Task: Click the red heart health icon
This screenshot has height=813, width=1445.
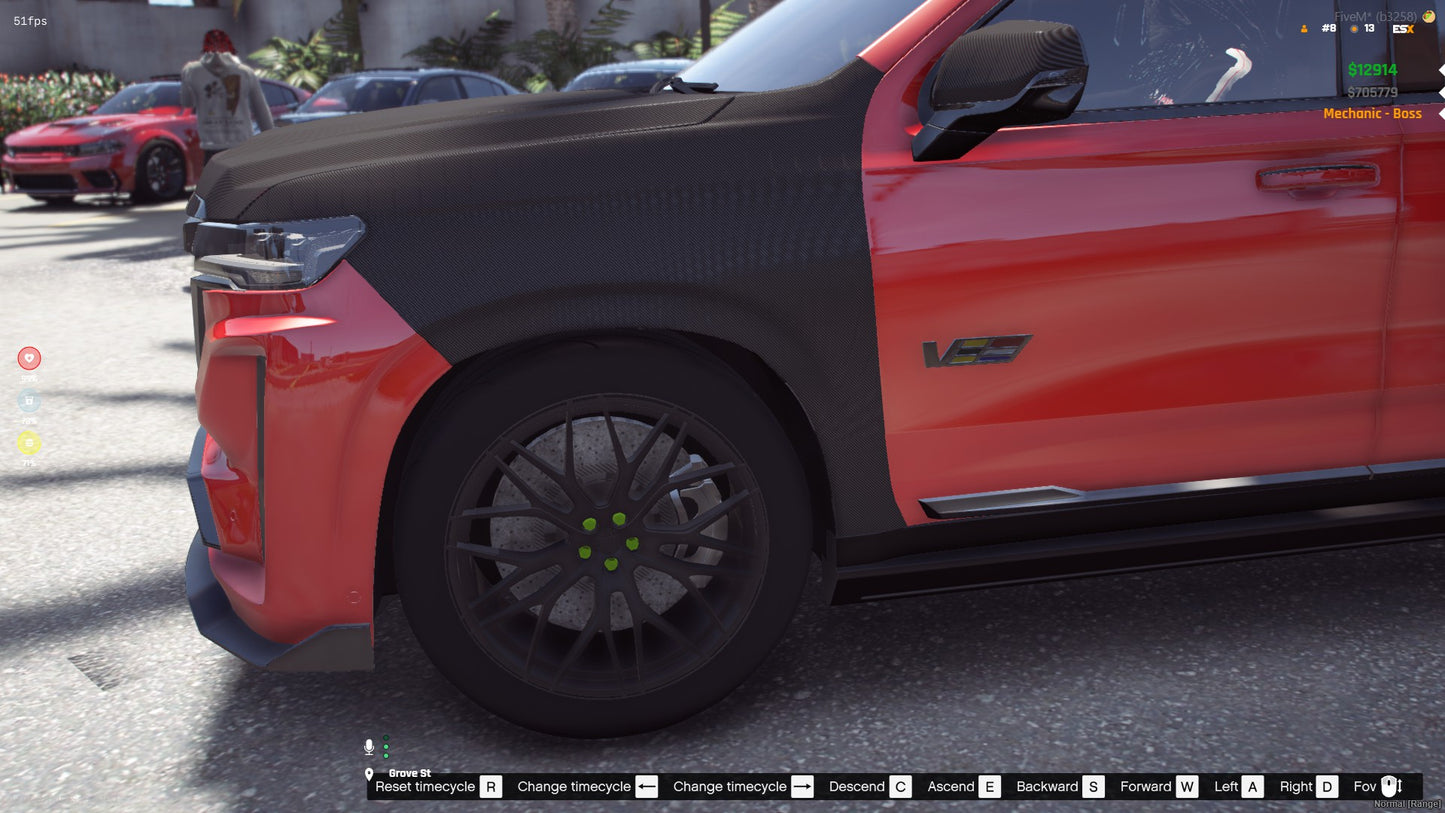Action: [x=29, y=358]
